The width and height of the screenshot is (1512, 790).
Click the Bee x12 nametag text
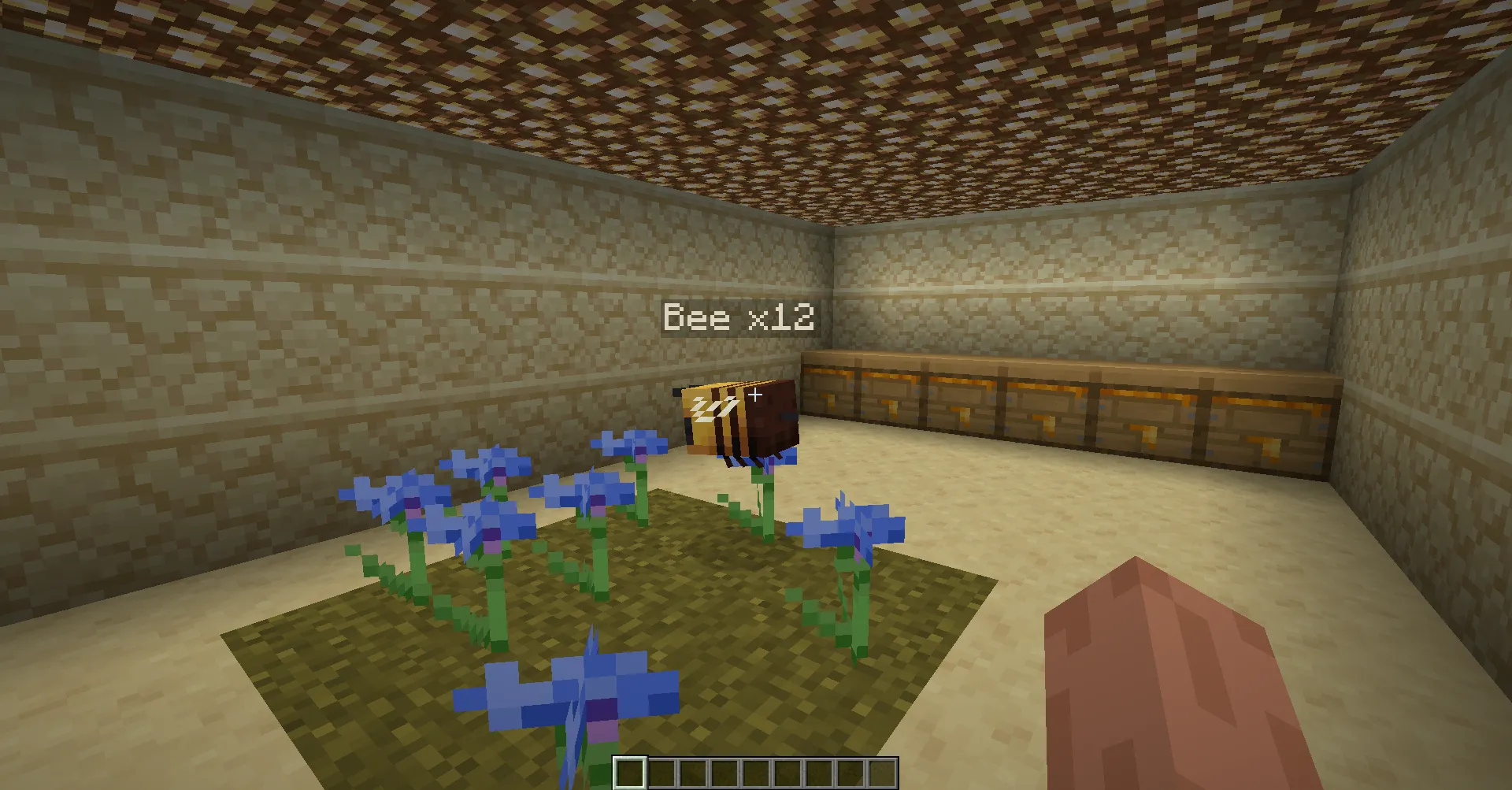coord(739,317)
